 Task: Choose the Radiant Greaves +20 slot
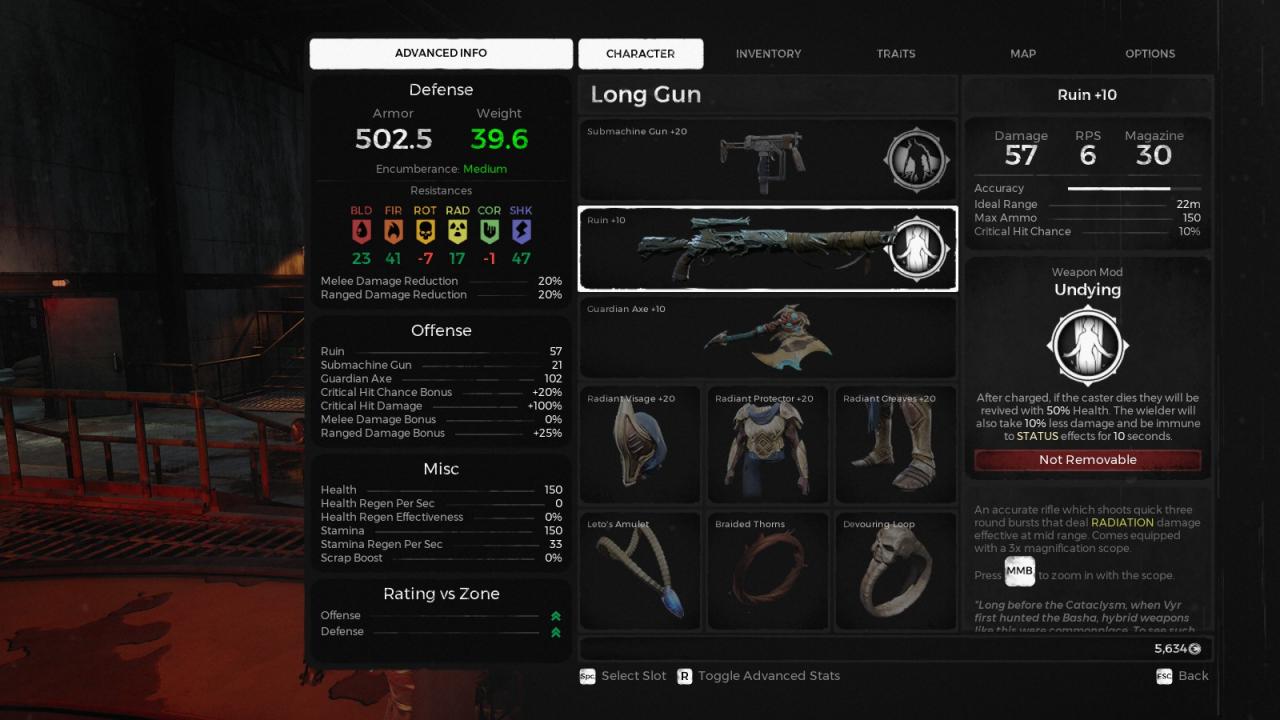pyautogui.click(x=896, y=444)
